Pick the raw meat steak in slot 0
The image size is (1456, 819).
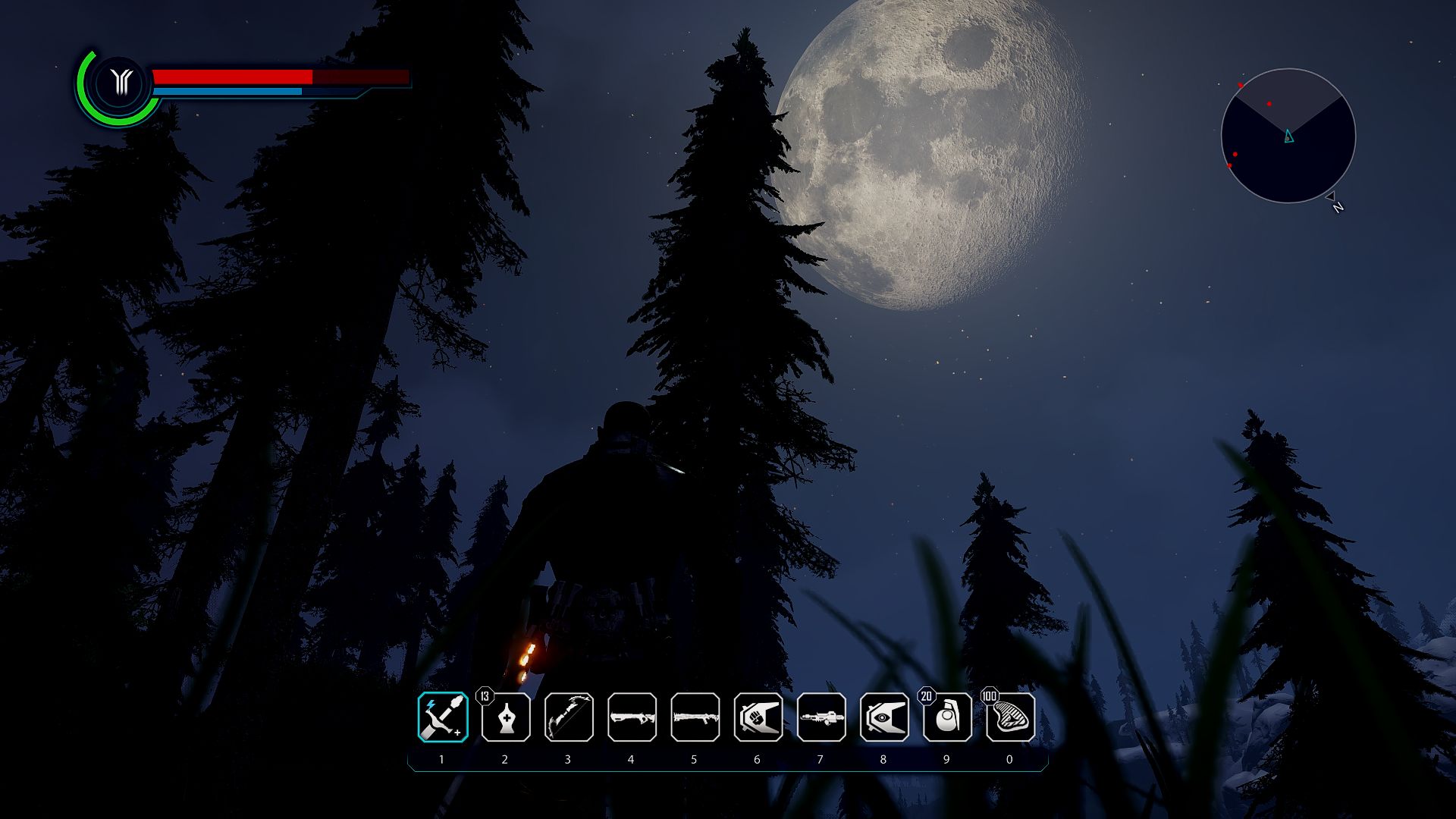[x=1010, y=717]
